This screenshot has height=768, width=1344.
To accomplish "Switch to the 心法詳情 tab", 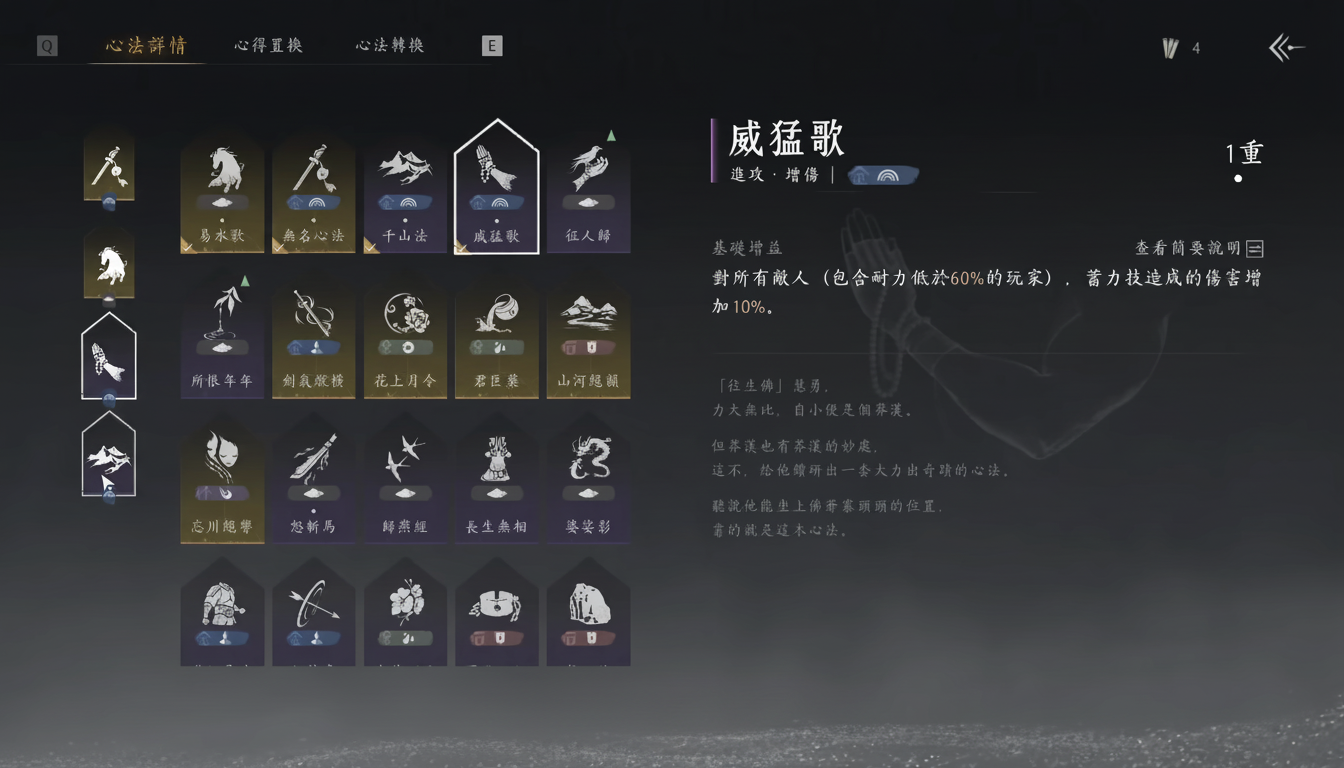I will coord(144,45).
